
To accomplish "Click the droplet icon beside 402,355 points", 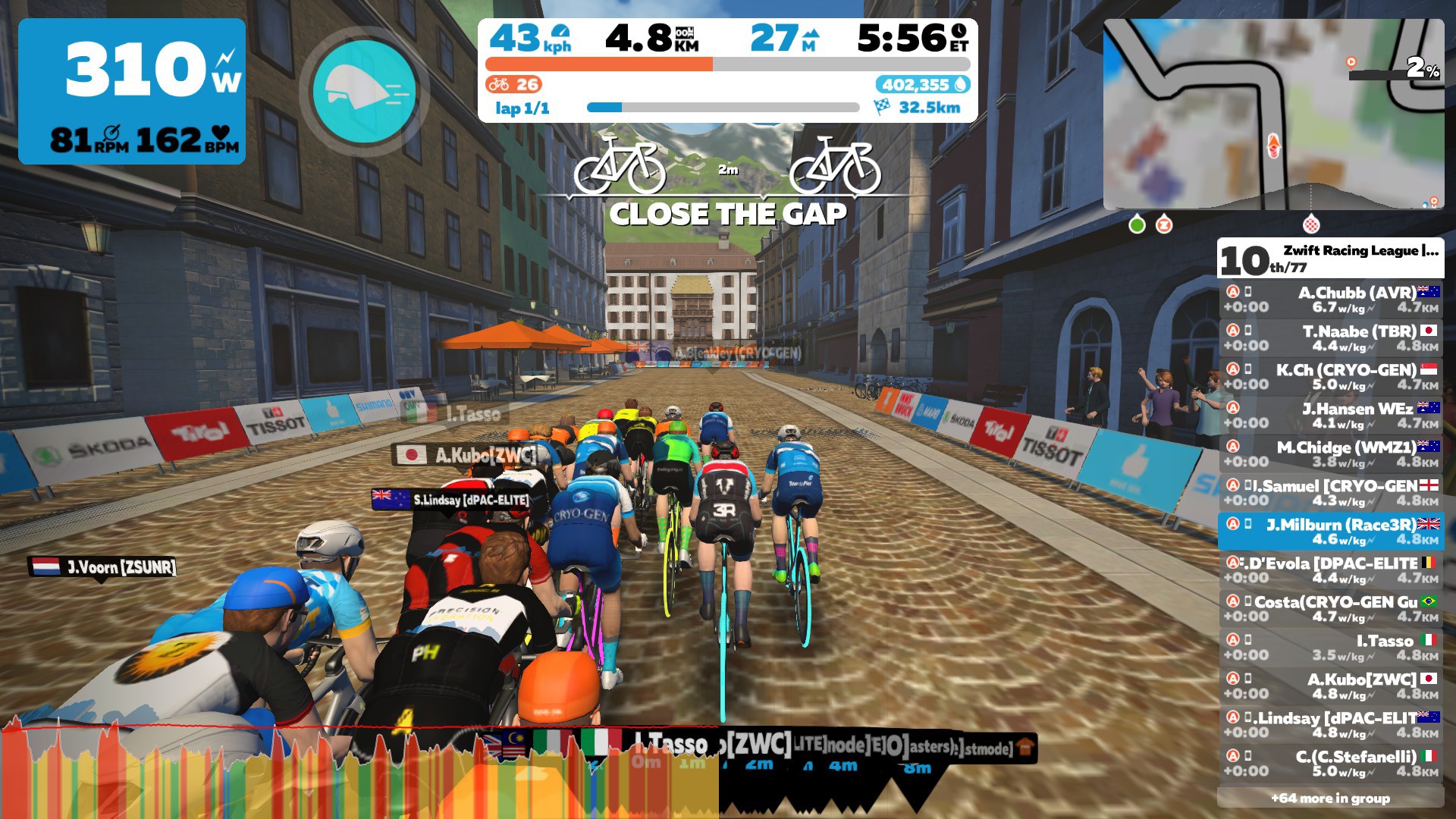I will [x=960, y=85].
